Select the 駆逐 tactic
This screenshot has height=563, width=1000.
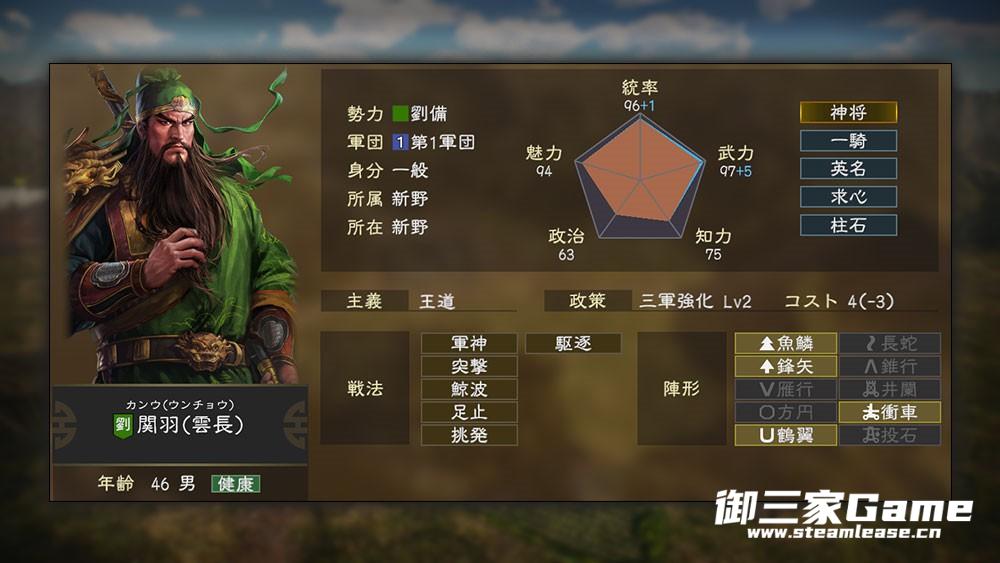tap(573, 344)
